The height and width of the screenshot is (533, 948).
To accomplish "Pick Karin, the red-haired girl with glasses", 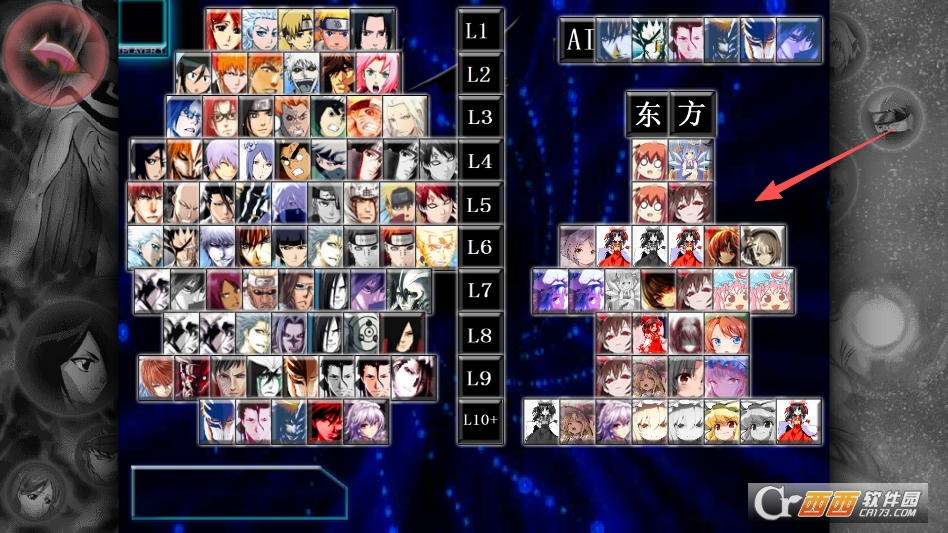I will pyautogui.click(x=221, y=116).
